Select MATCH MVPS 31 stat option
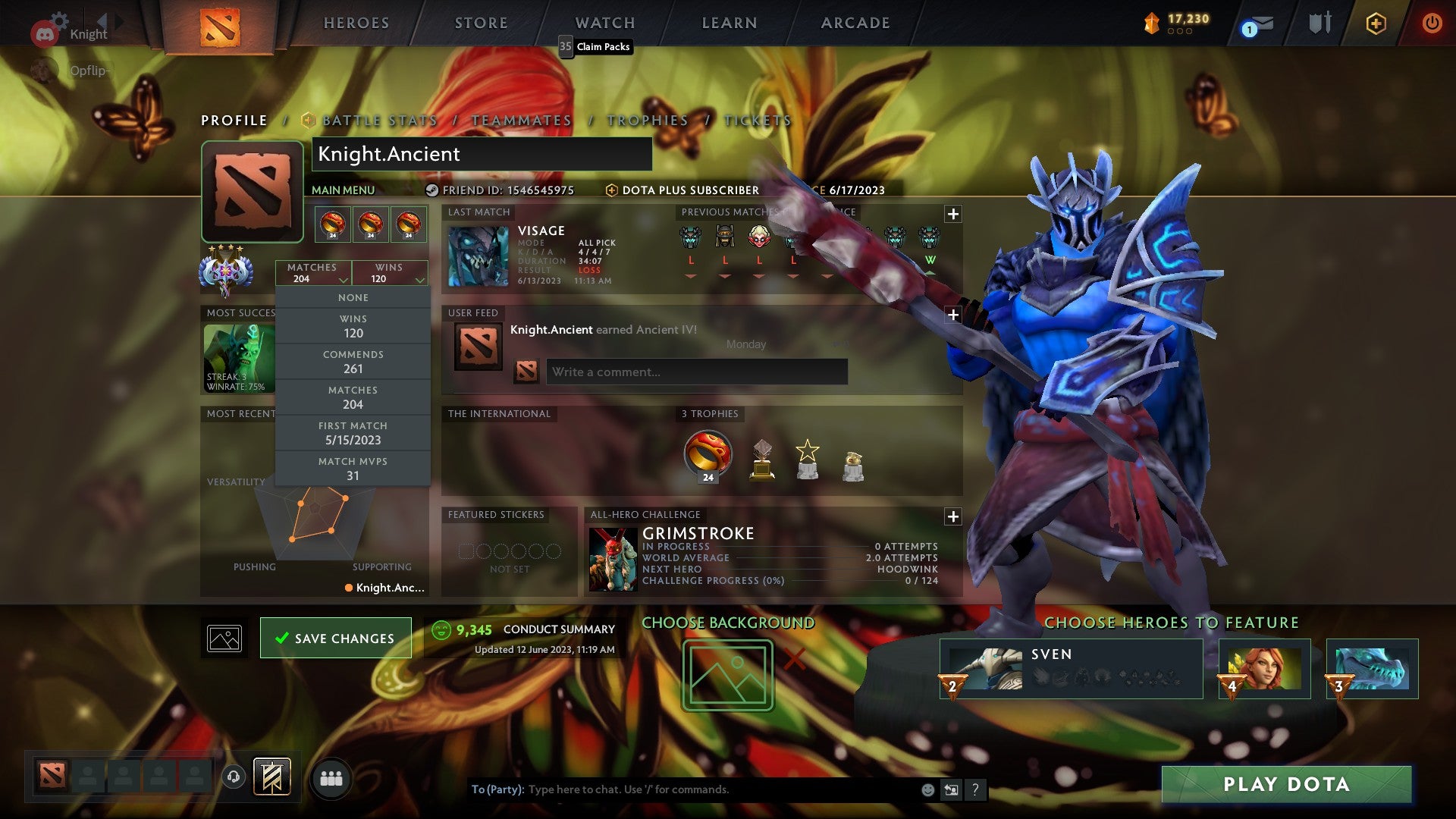 [354, 468]
